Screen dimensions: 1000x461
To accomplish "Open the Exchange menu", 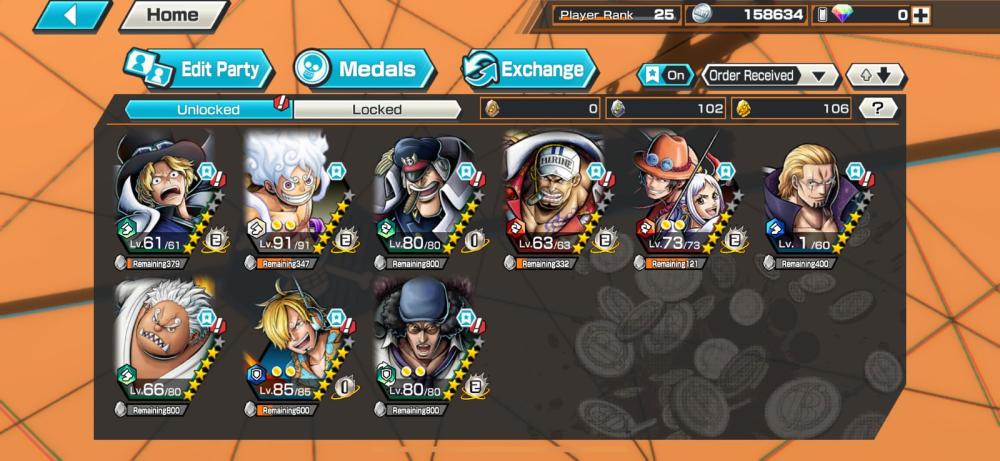I will click(x=529, y=69).
